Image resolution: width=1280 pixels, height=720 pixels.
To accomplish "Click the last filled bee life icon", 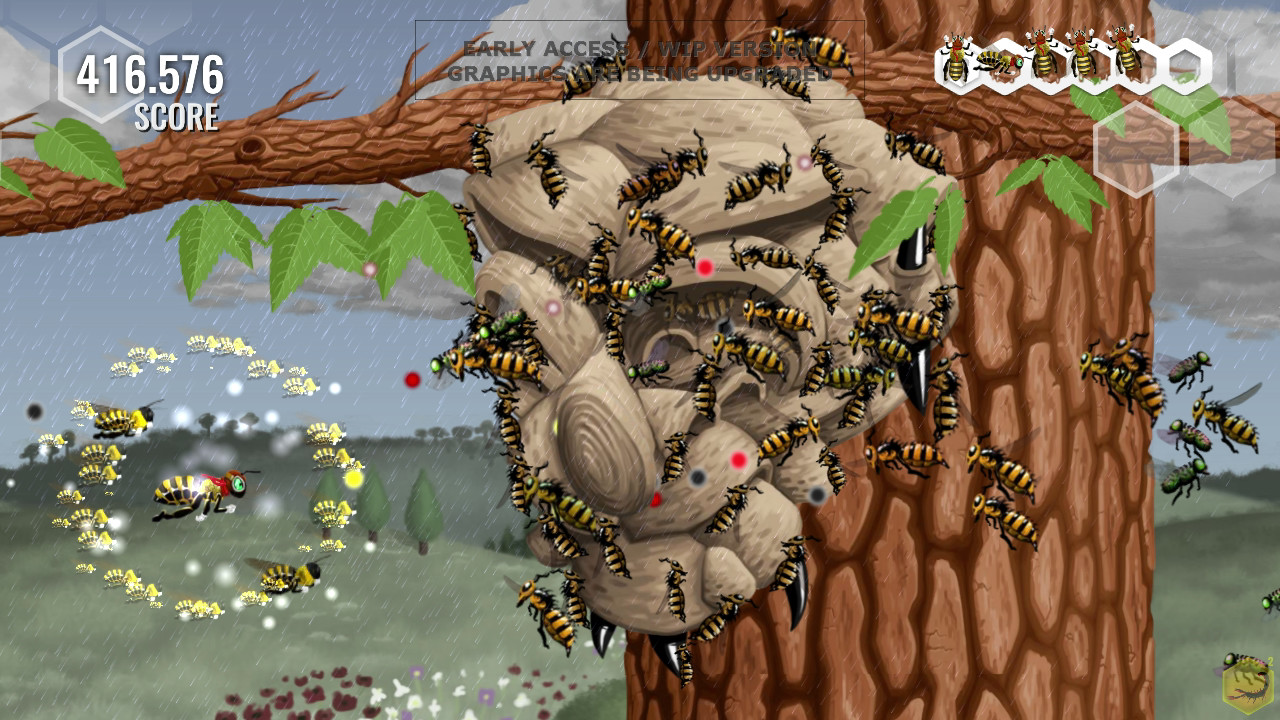I will coord(1126,55).
